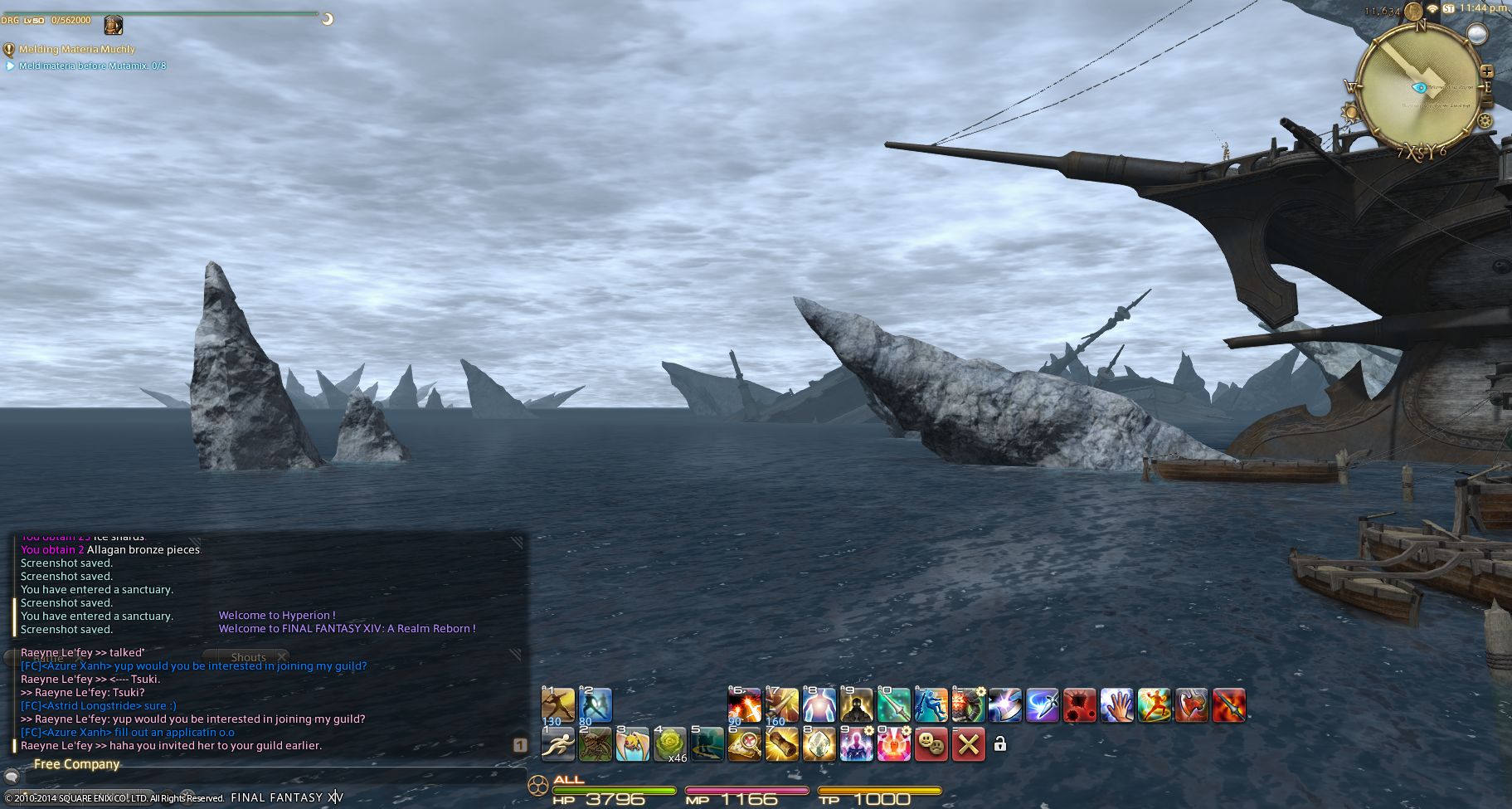Select the scroll item on hotbar
This screenshot has height=809, width=1512.
(781, 744)
